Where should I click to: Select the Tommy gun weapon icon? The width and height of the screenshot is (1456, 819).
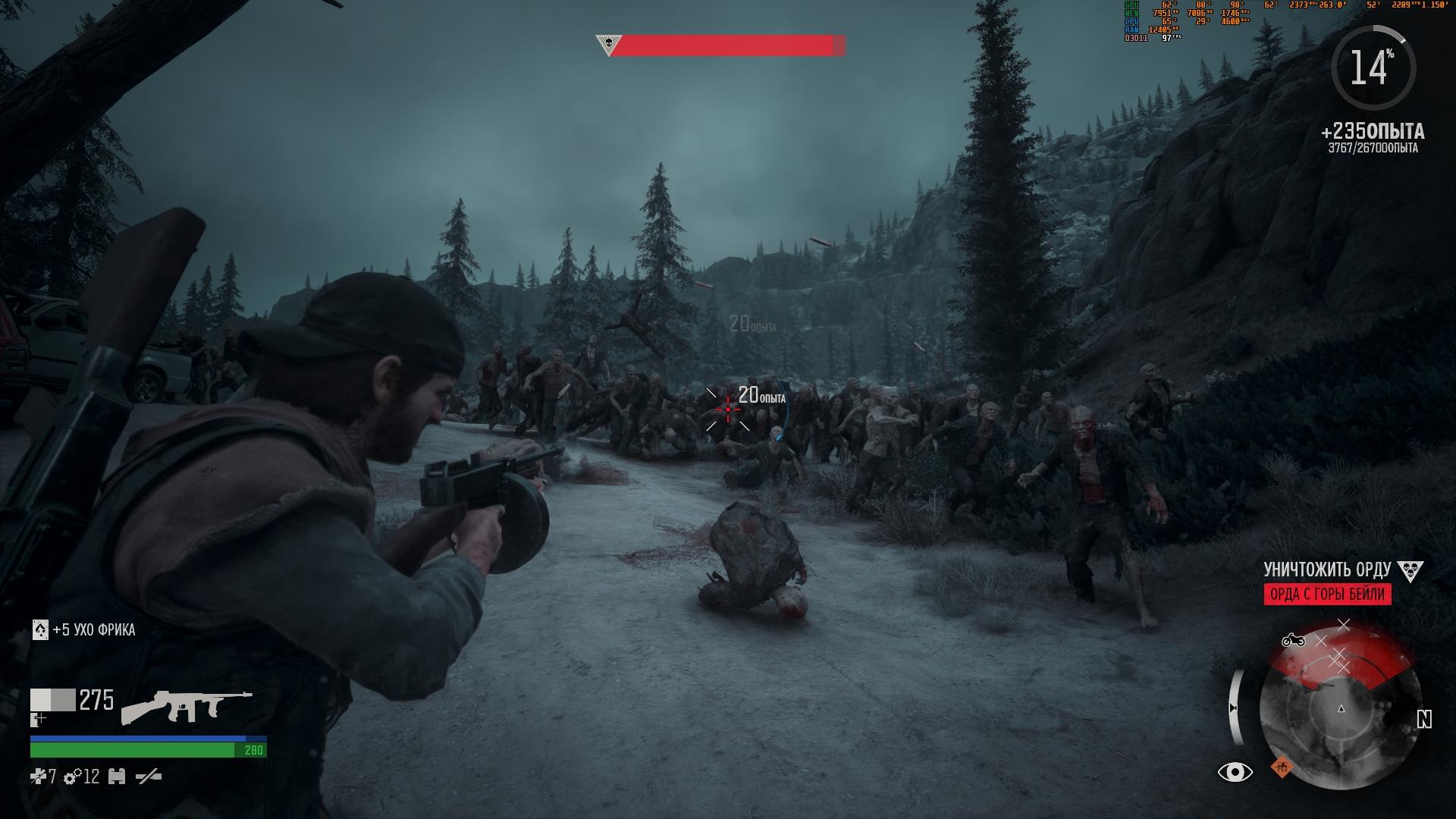(x=186, y=705)
